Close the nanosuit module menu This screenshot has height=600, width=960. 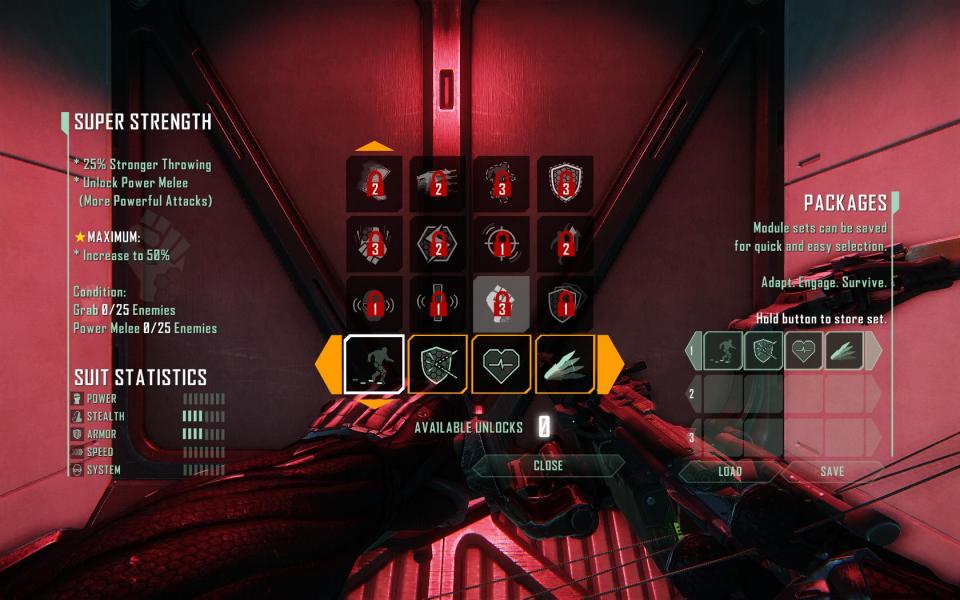pyautogui.click(x=548, y=466)
